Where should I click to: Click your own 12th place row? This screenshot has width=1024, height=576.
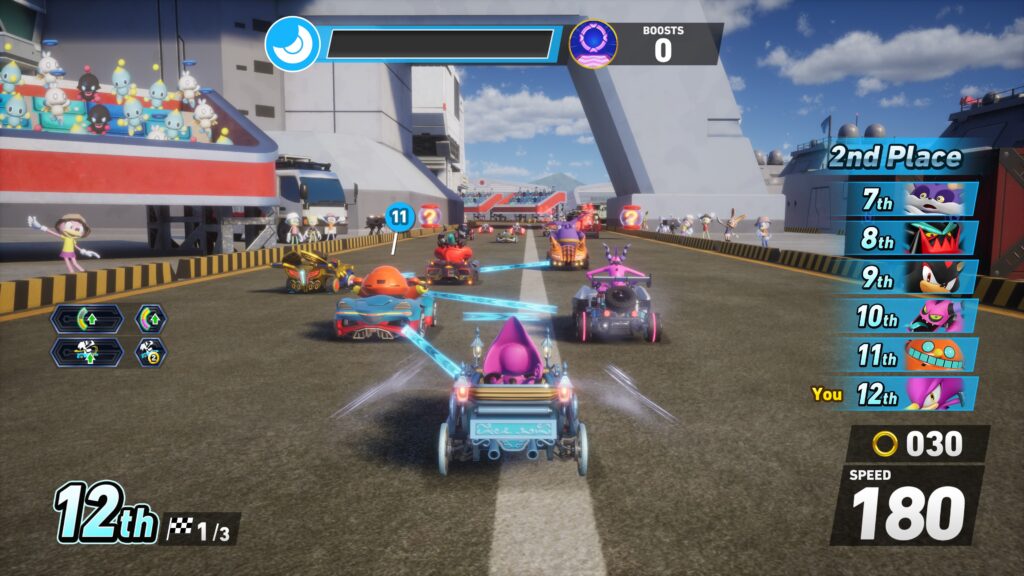click(912, 394)
